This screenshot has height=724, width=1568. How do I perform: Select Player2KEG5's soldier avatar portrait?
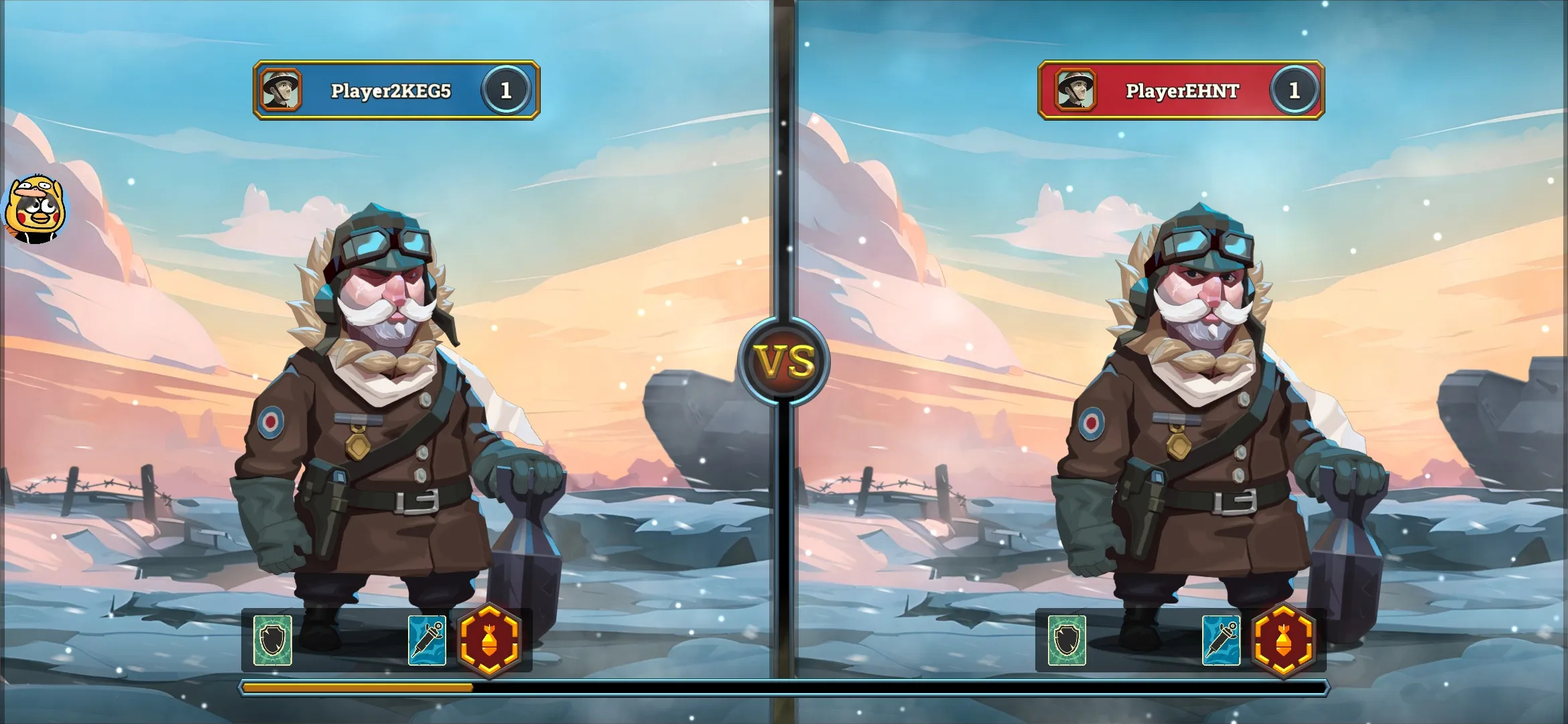pos(281,90)
